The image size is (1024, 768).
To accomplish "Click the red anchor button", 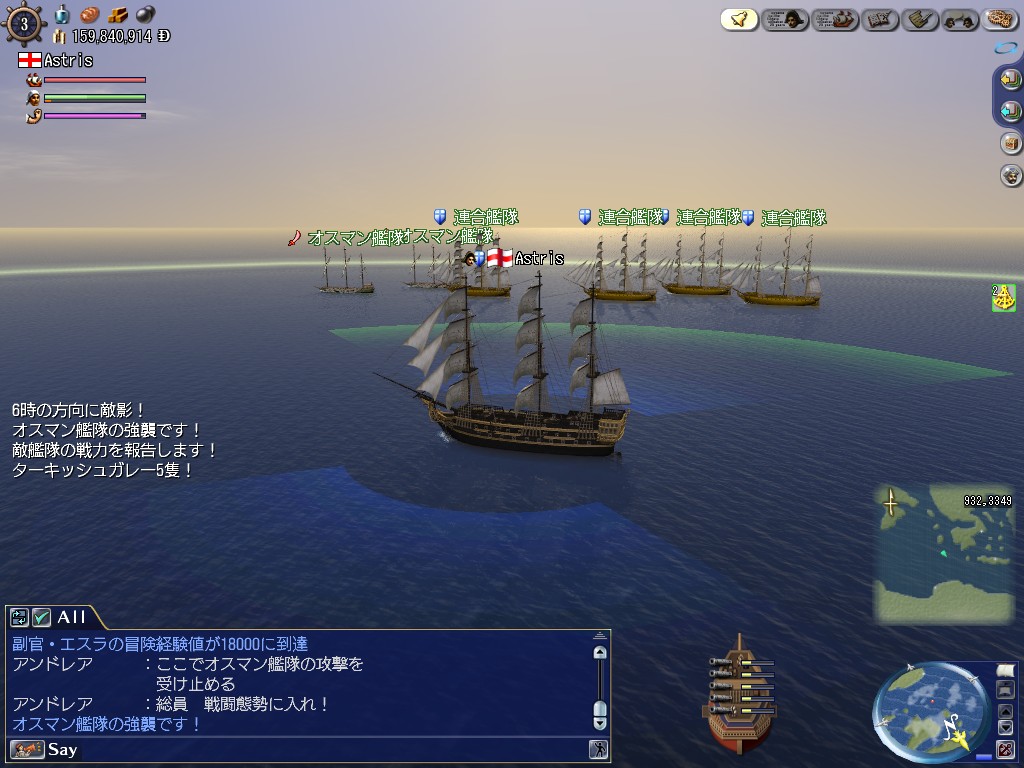I will 1006,748.
